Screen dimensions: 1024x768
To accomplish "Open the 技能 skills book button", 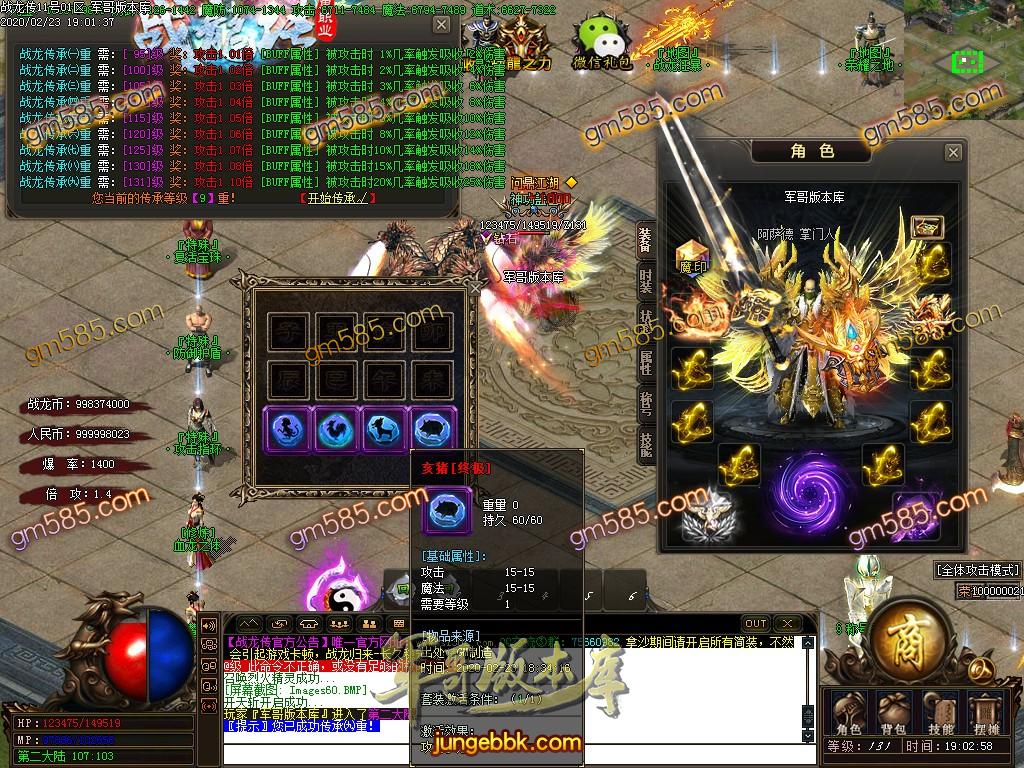I will click(x=941, y=713).
